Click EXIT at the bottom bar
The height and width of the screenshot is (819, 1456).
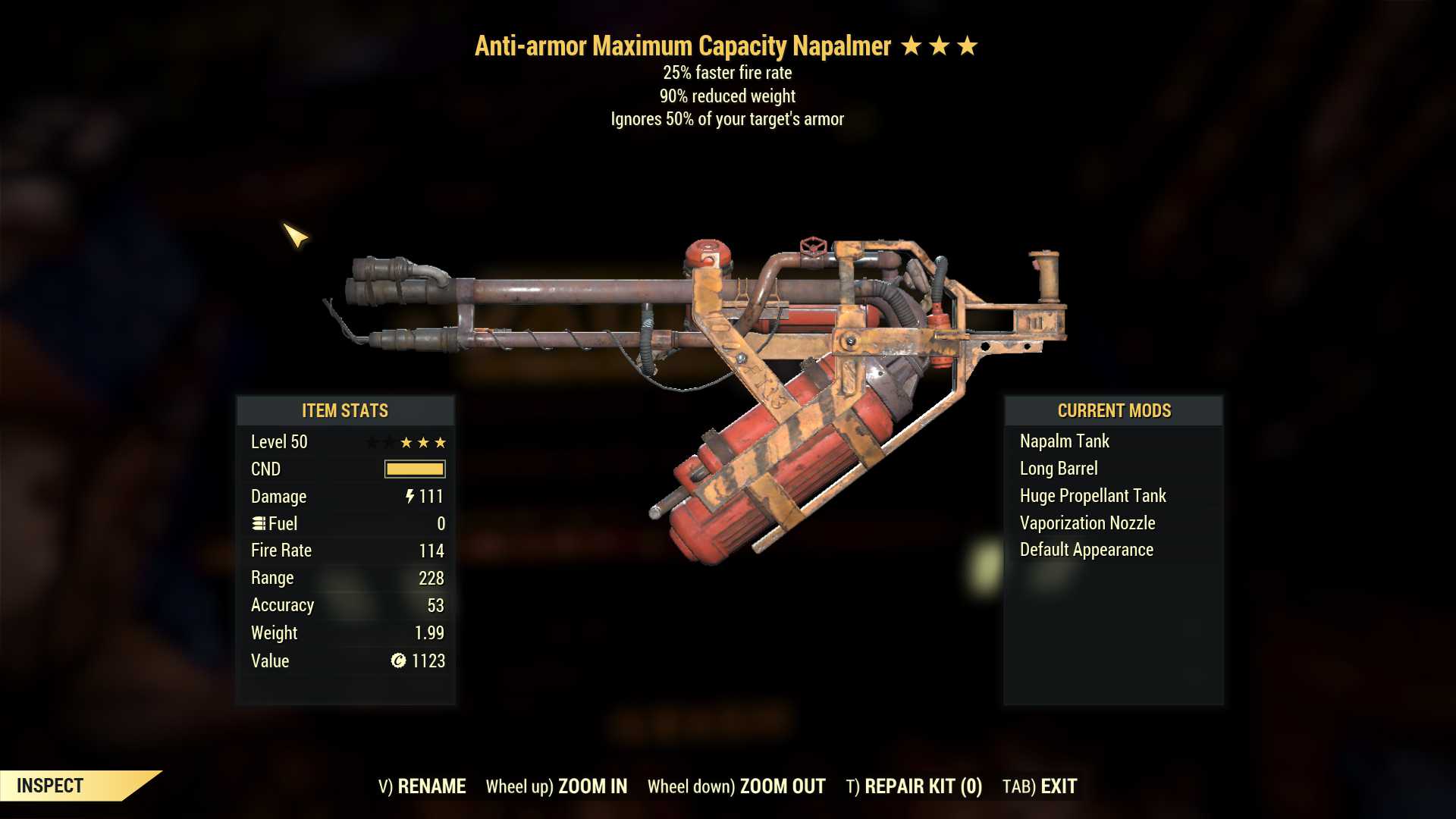[x=1059, y=786]
